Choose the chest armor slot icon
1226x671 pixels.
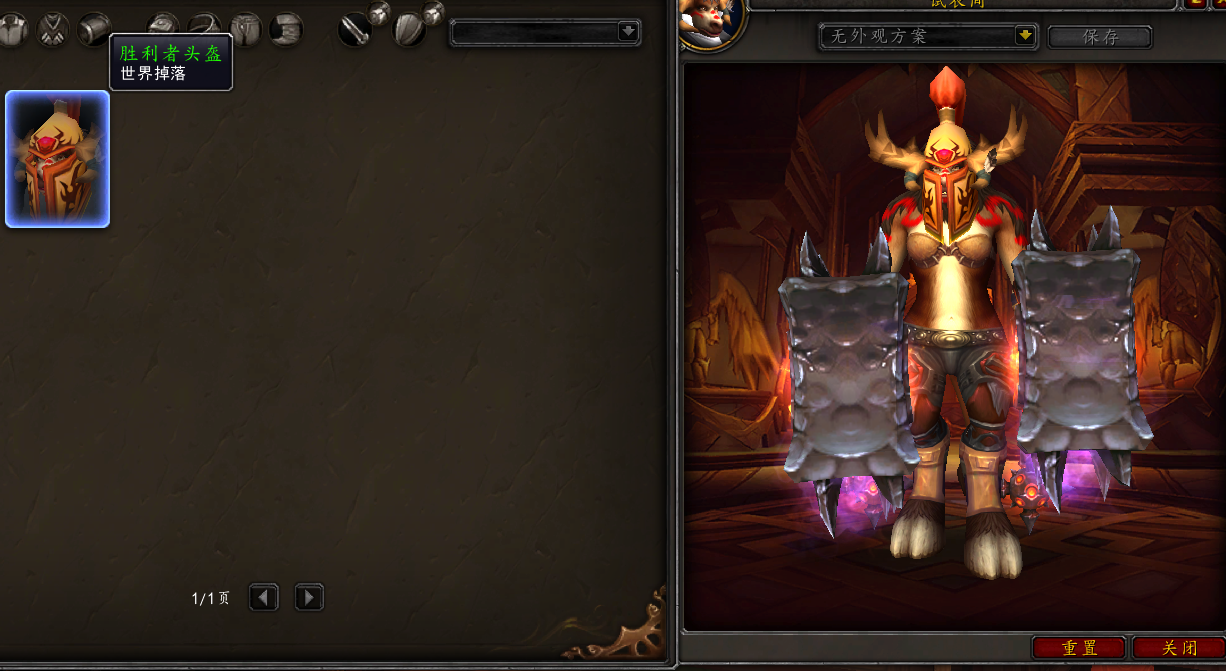(12, 29)
